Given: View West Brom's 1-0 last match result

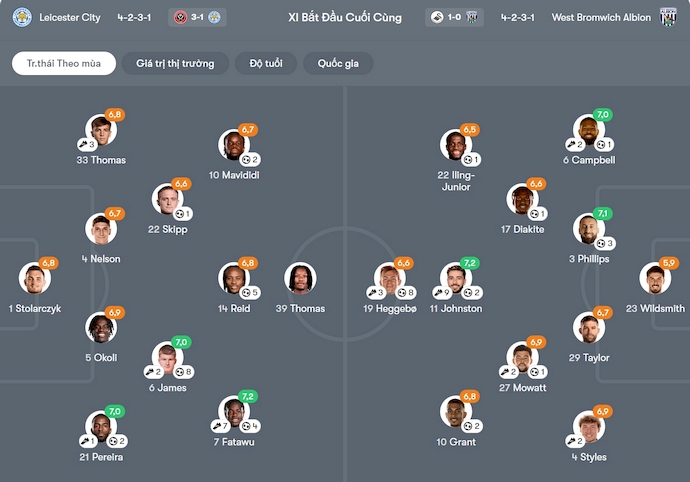Looking at the screenshot, I should click(456, 17).
